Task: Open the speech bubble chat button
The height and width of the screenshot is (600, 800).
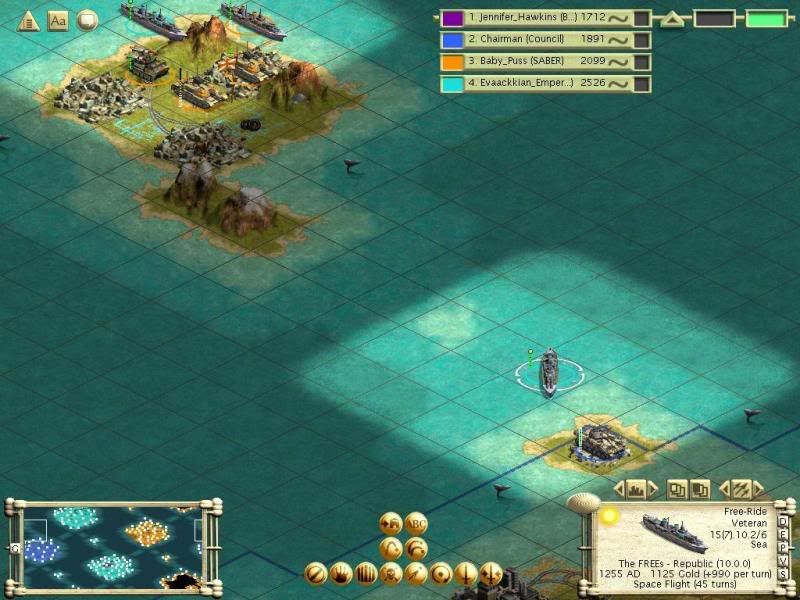Action: coord(88,20)
